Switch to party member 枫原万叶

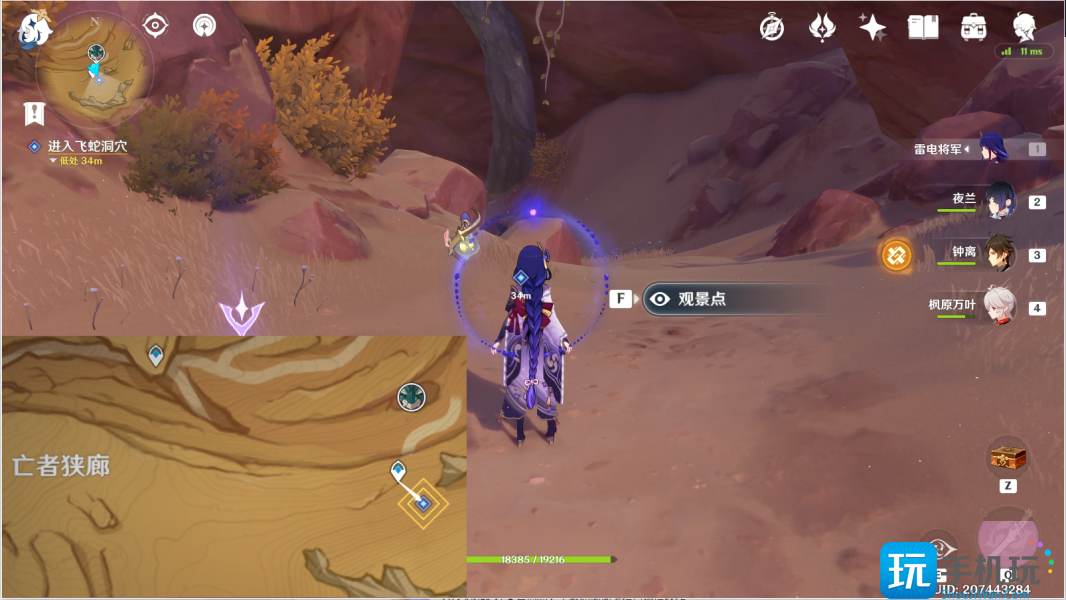1000,306
